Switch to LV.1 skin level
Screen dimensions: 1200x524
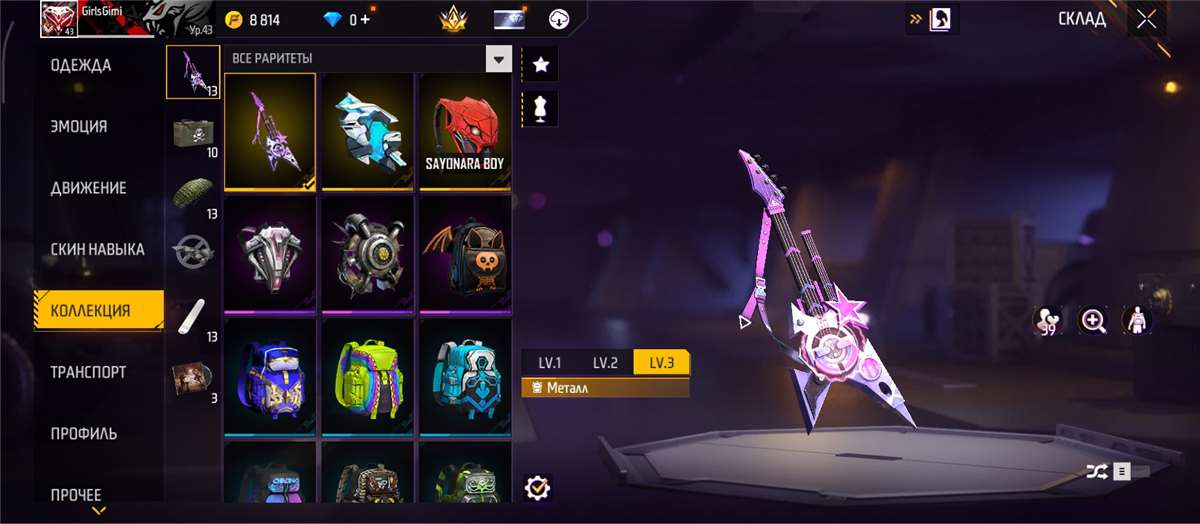pos(549,363)
